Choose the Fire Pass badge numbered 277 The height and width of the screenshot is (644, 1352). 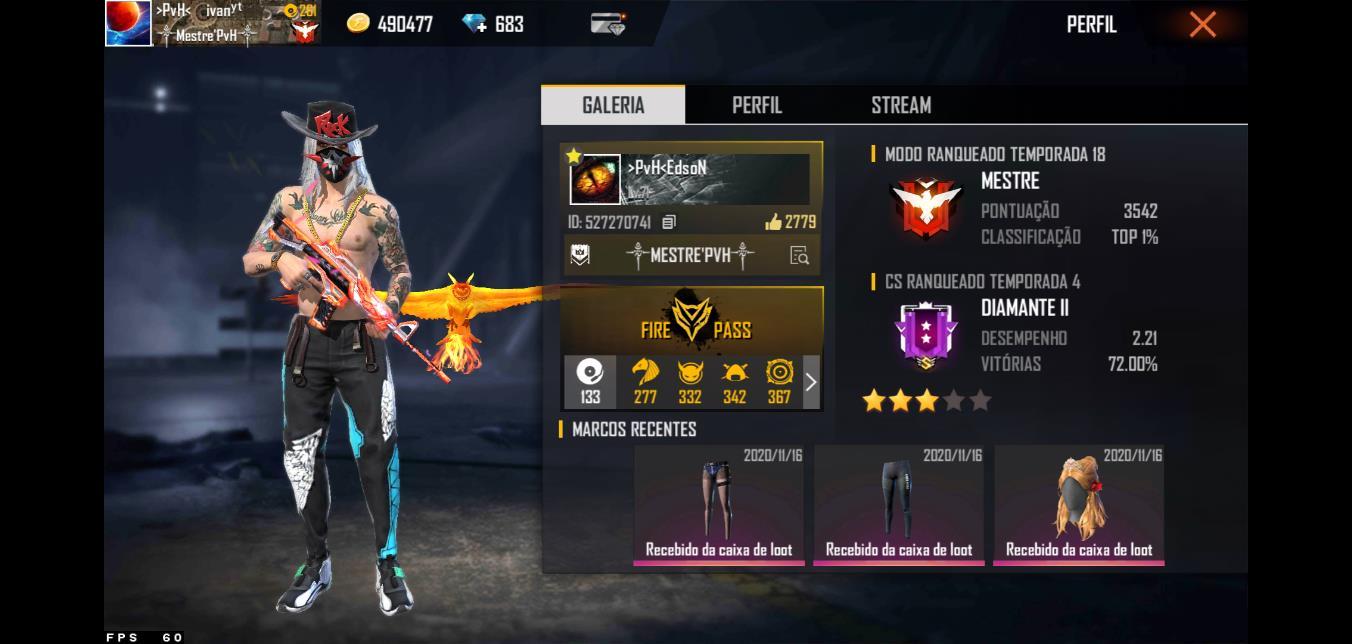point(645,382)
